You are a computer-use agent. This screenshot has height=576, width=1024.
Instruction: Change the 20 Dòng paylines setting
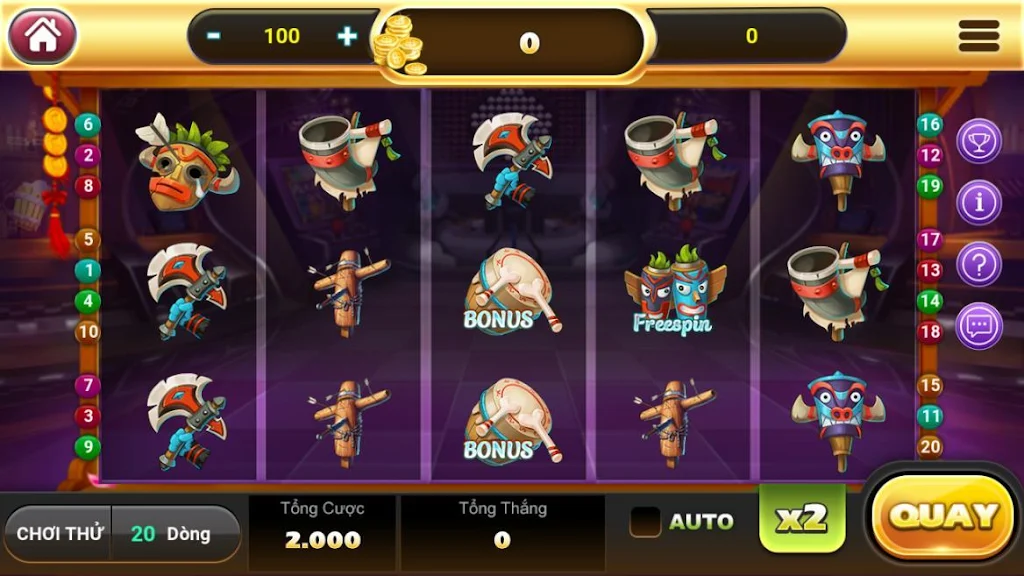(174, 533)
